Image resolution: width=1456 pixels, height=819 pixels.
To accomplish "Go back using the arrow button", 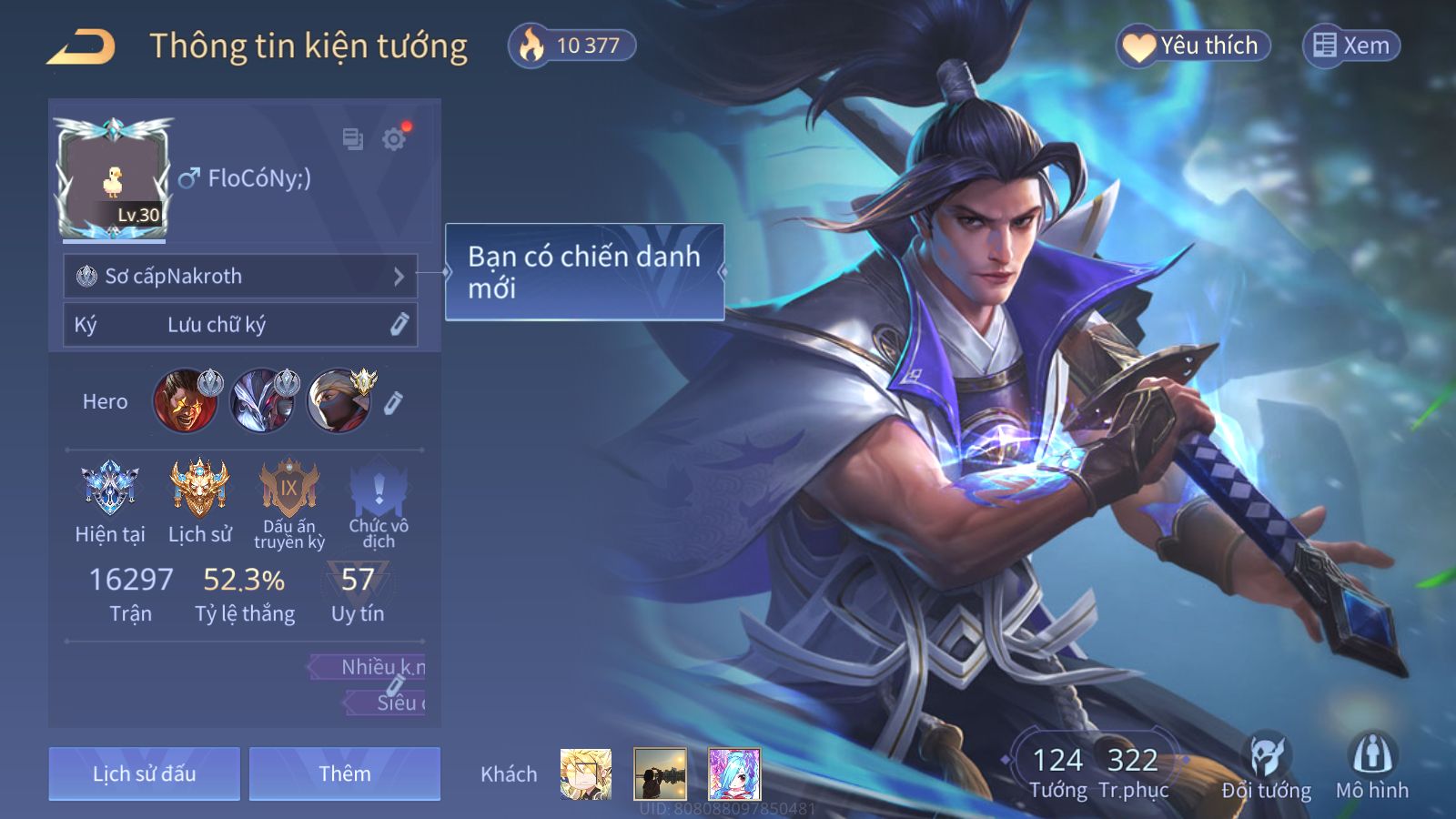I will point(81,46).
